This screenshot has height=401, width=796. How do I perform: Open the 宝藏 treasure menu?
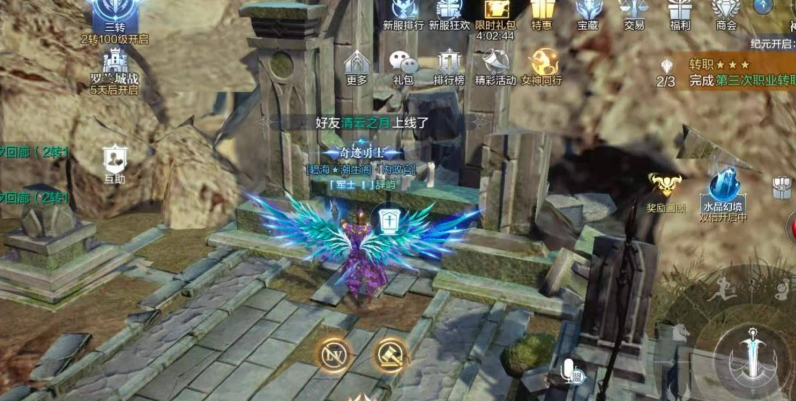589,12
